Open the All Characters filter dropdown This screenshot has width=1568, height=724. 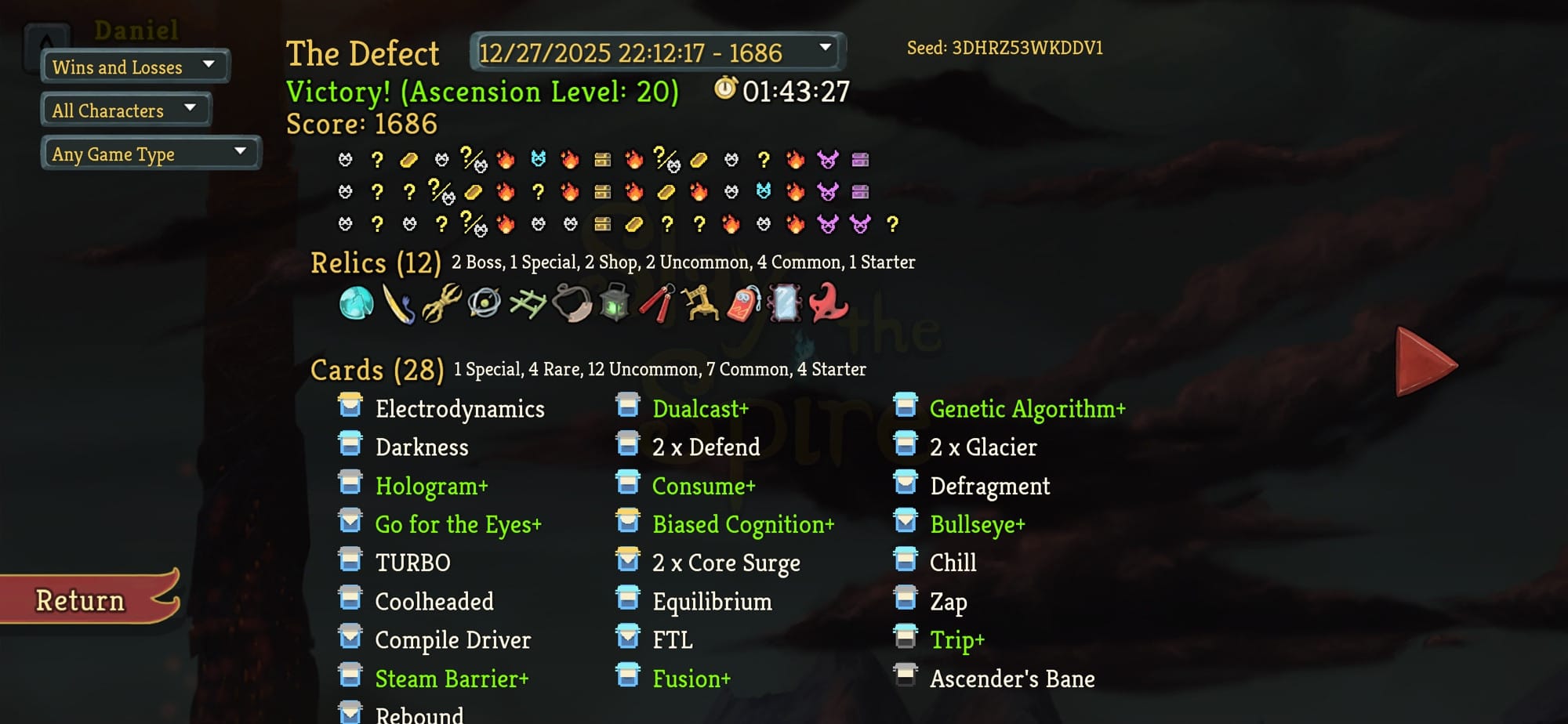pyautogui.click(x=125, y=110)
